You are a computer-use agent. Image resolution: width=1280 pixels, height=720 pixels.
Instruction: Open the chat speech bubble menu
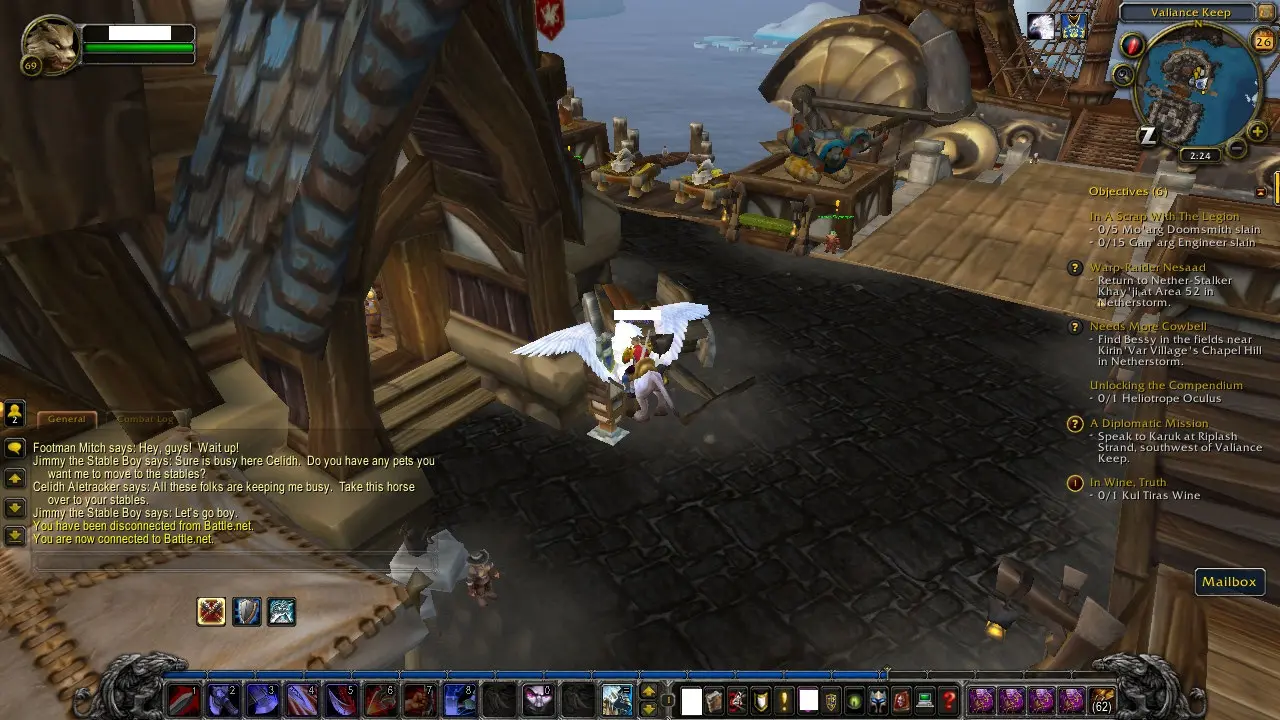point(15,448)
